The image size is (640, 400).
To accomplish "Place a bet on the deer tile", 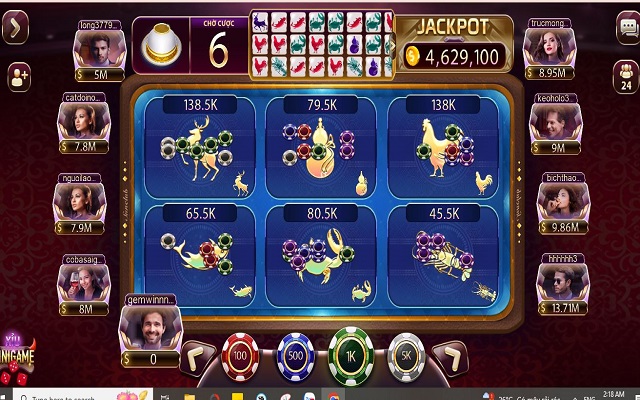I will (201, 148).
